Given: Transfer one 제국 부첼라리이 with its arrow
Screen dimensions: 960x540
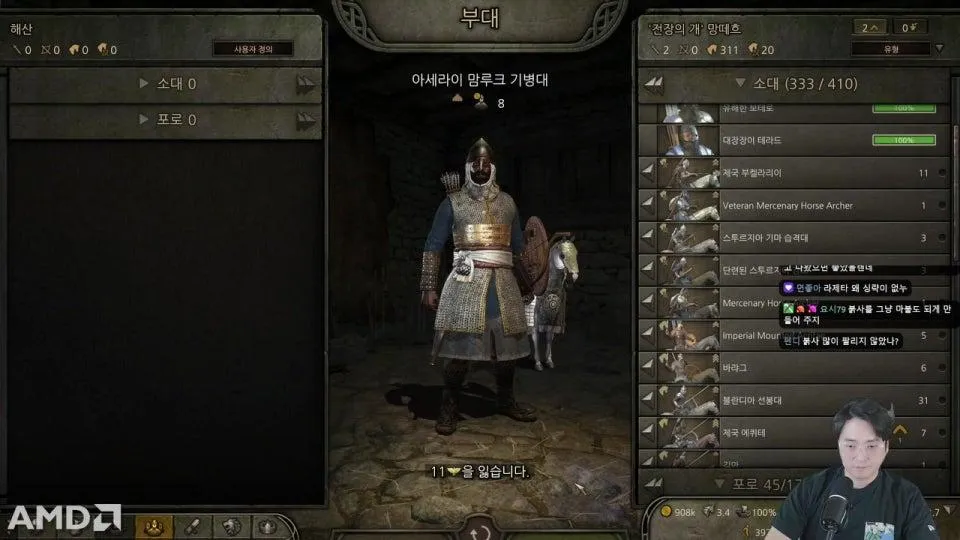Looking at the screenshot, I should 648,173.
